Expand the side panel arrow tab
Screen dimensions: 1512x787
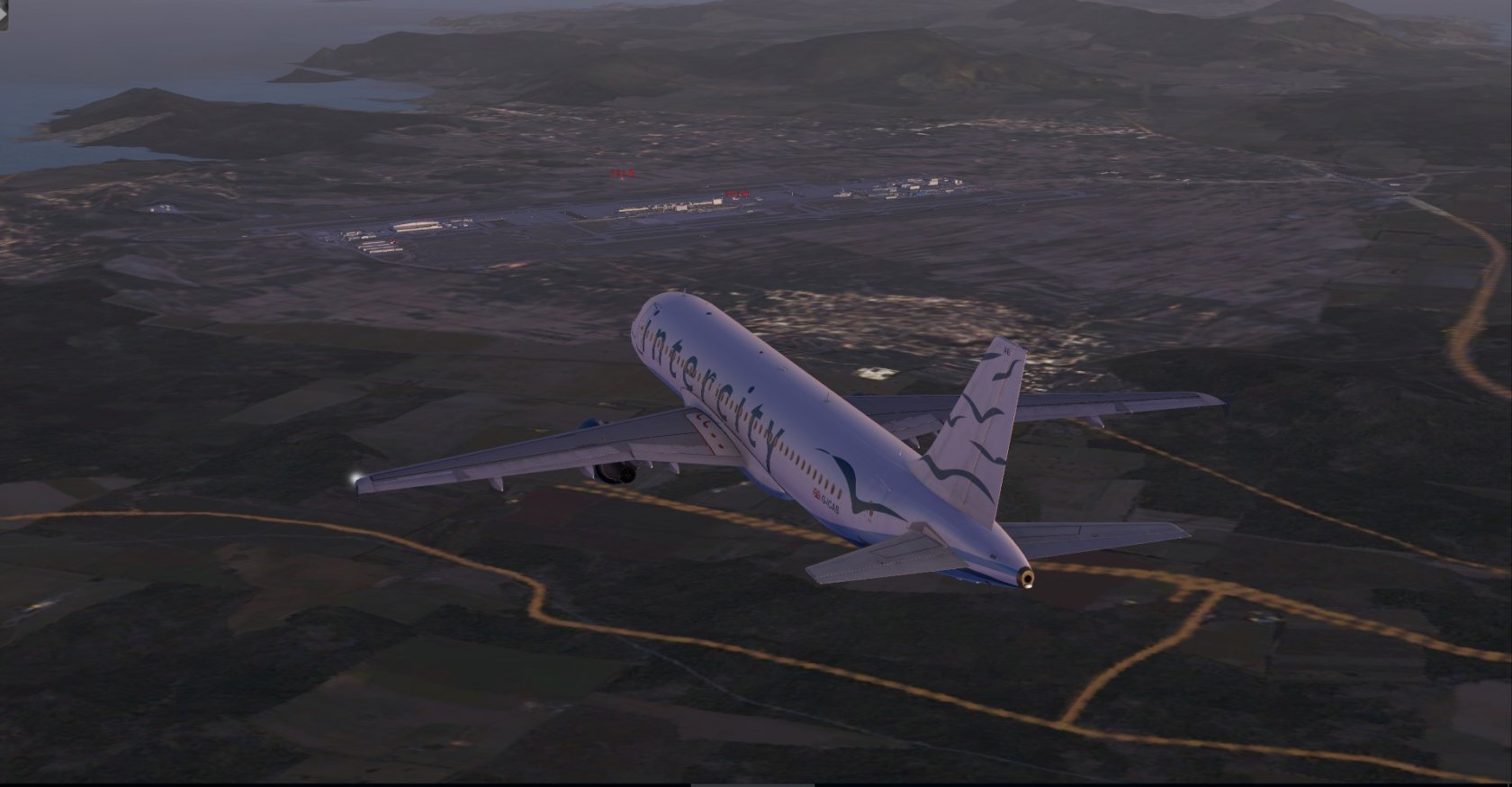coord(4,16)
